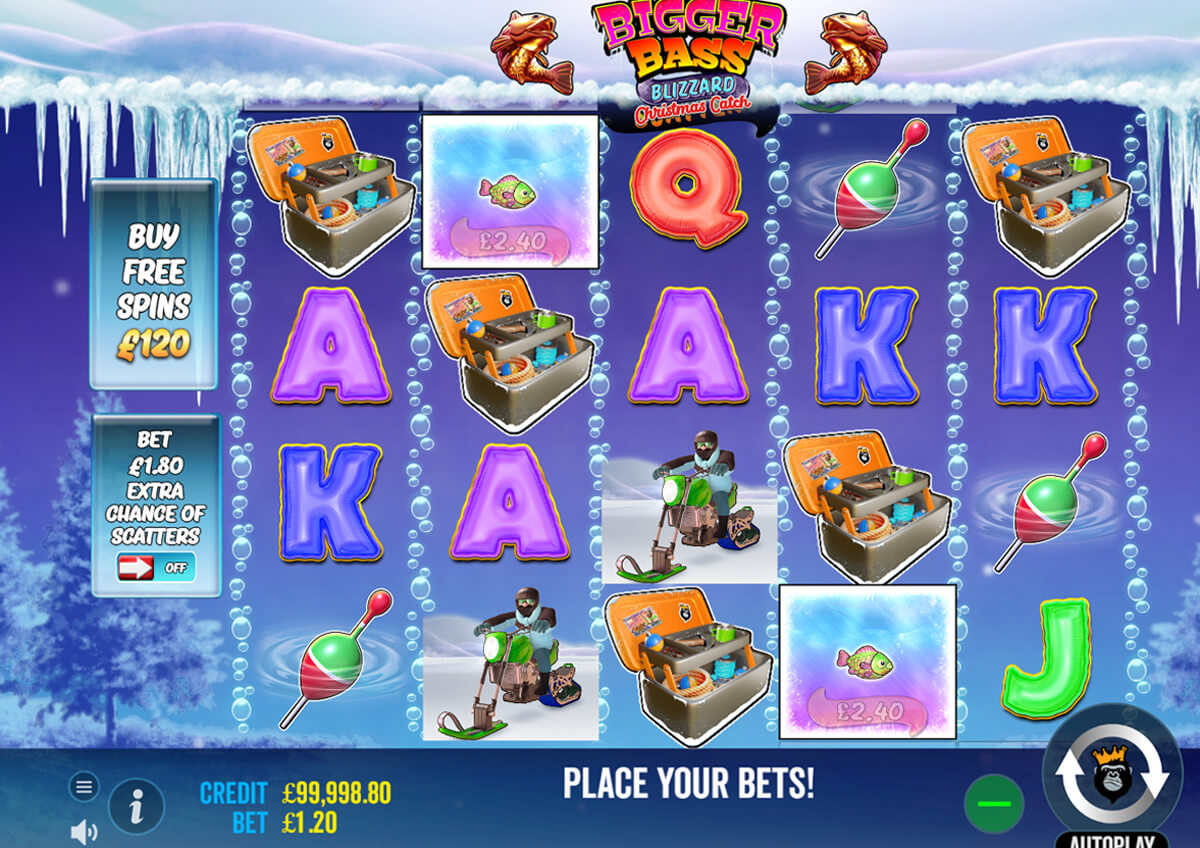Mute the sound via speaker icon
1200x848 pixels.
point(84,830)
